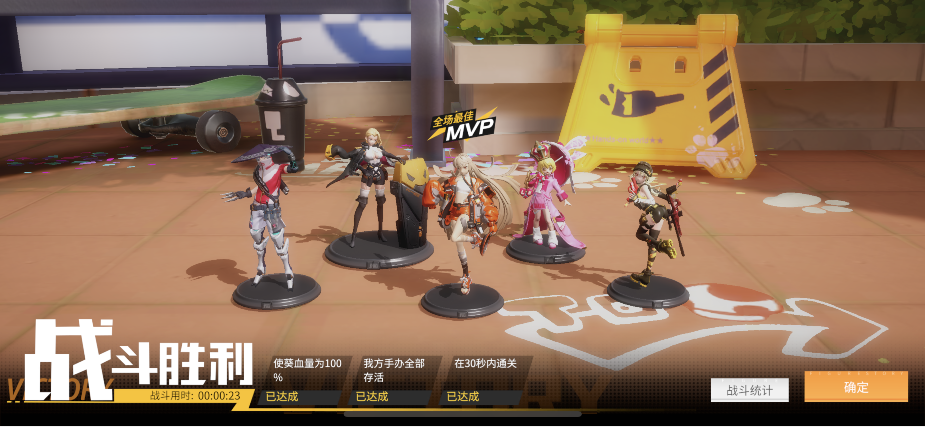925x427 pixels.
Task: Click the 确定 confirm button
Action: point(855,387)
